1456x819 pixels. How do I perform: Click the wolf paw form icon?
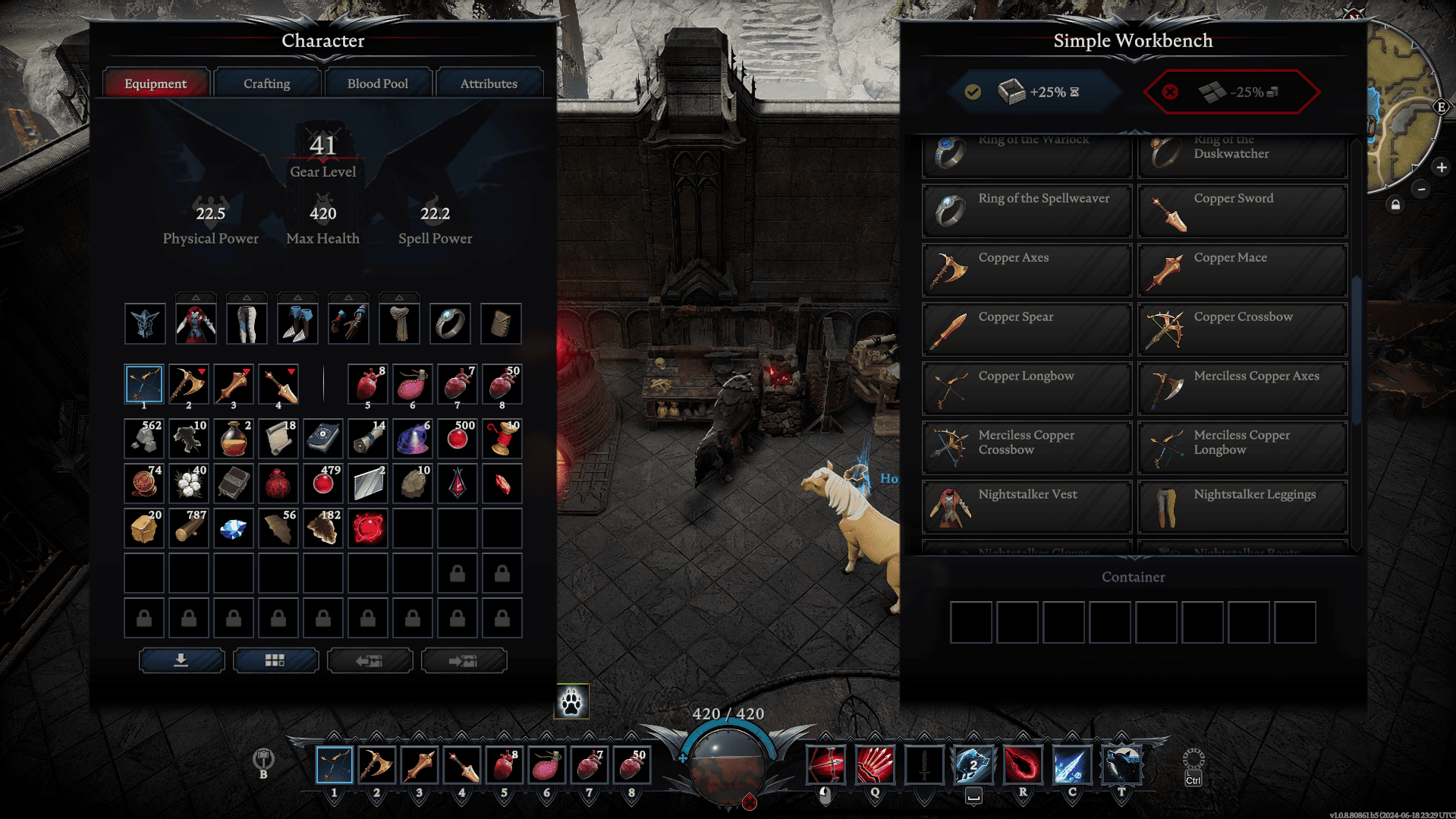coord(572,701)
